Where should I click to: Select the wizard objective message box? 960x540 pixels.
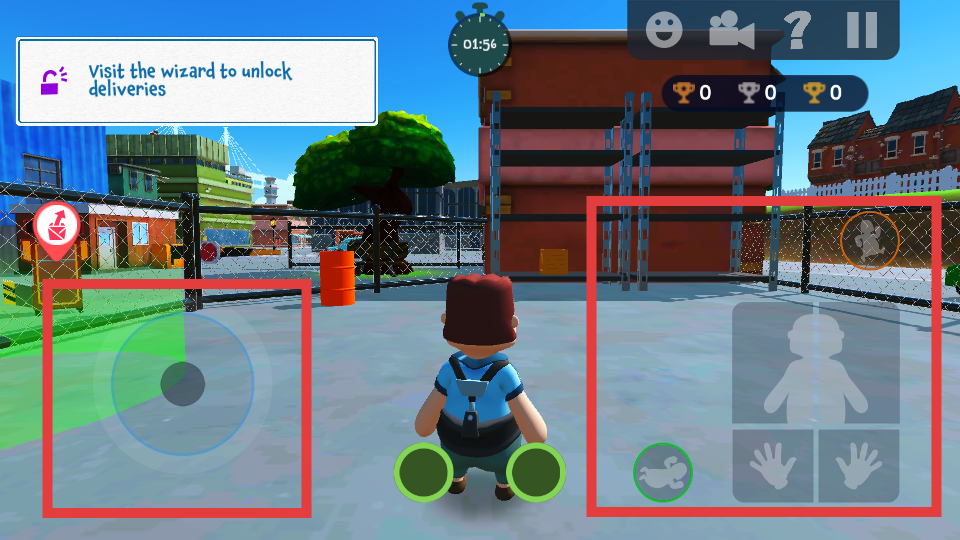(x=197, y=81)
